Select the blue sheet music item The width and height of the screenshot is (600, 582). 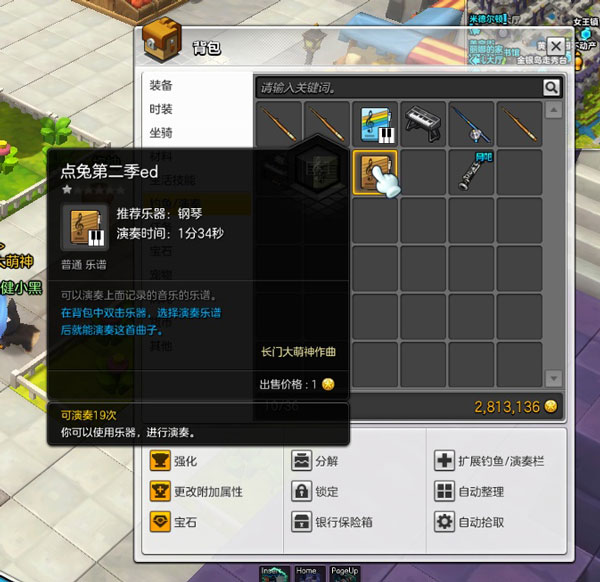377,123
